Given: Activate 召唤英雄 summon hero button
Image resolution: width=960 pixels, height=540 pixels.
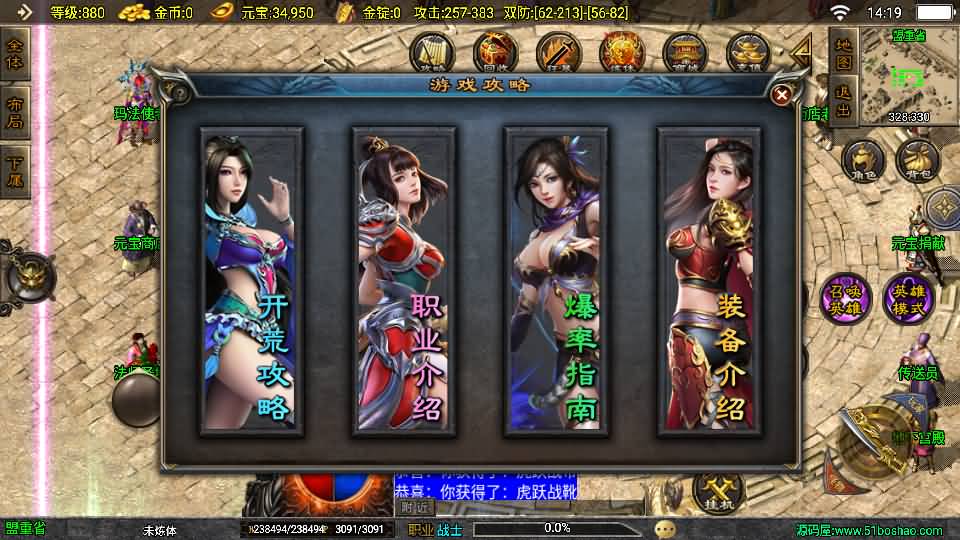Looking at the screenshot, I should [x=846, y=298].
